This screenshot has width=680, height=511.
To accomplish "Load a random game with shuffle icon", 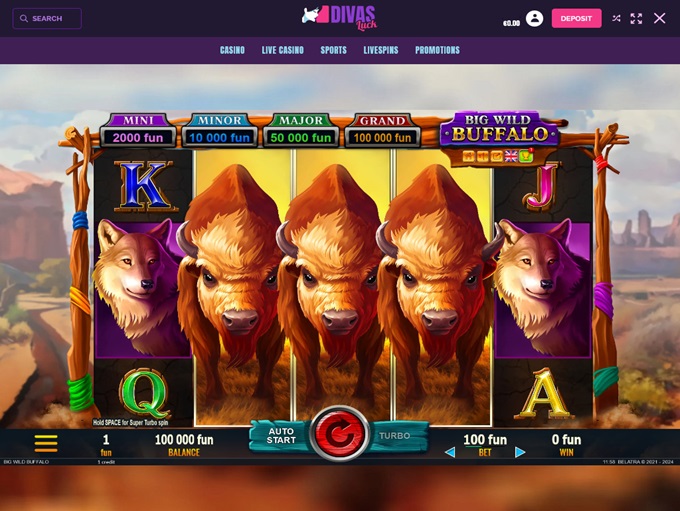I will [x=616, y=18].
